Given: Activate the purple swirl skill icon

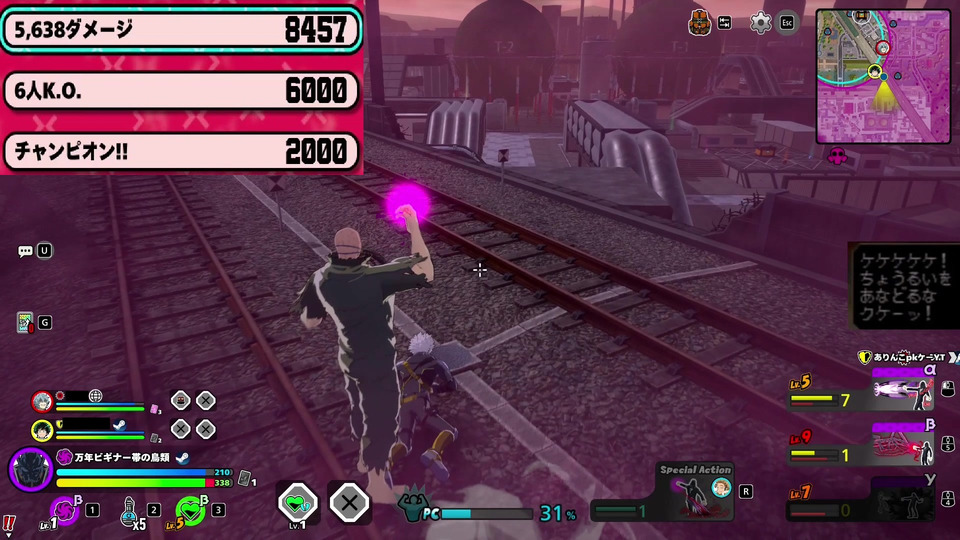Looking at the screenshot, I should [65, 510].
